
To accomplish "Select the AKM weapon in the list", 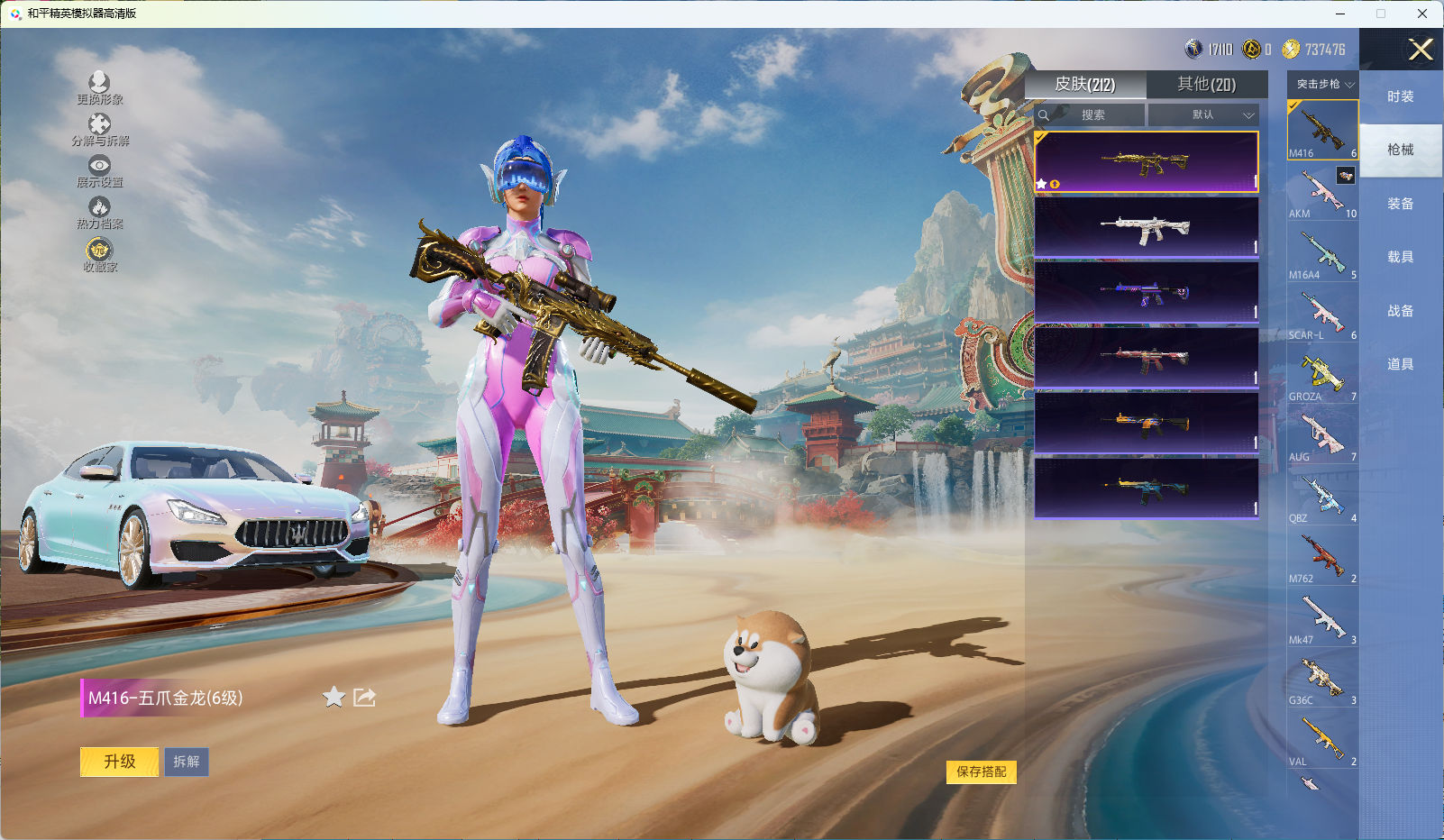I will (1322, 194).
